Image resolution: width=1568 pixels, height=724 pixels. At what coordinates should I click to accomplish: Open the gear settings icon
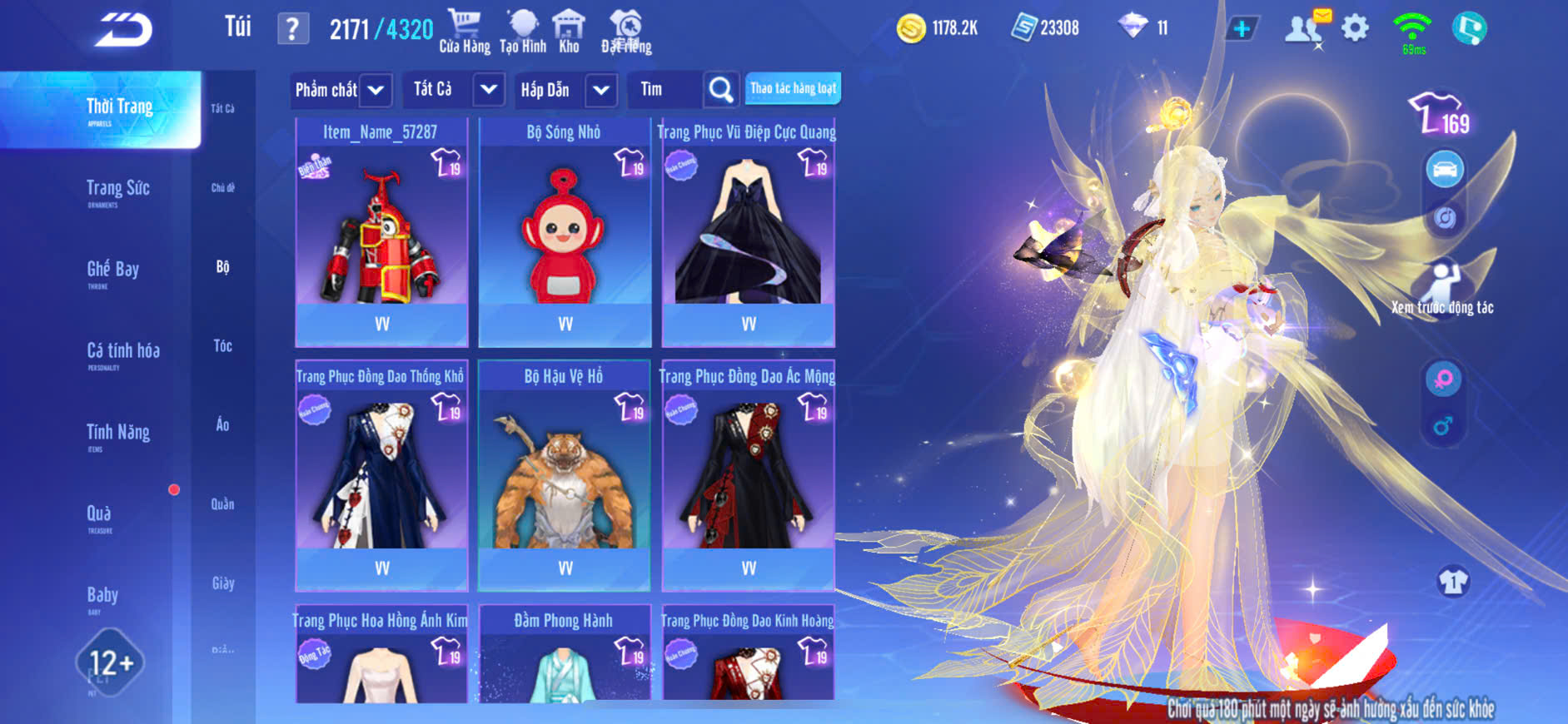1355,29
